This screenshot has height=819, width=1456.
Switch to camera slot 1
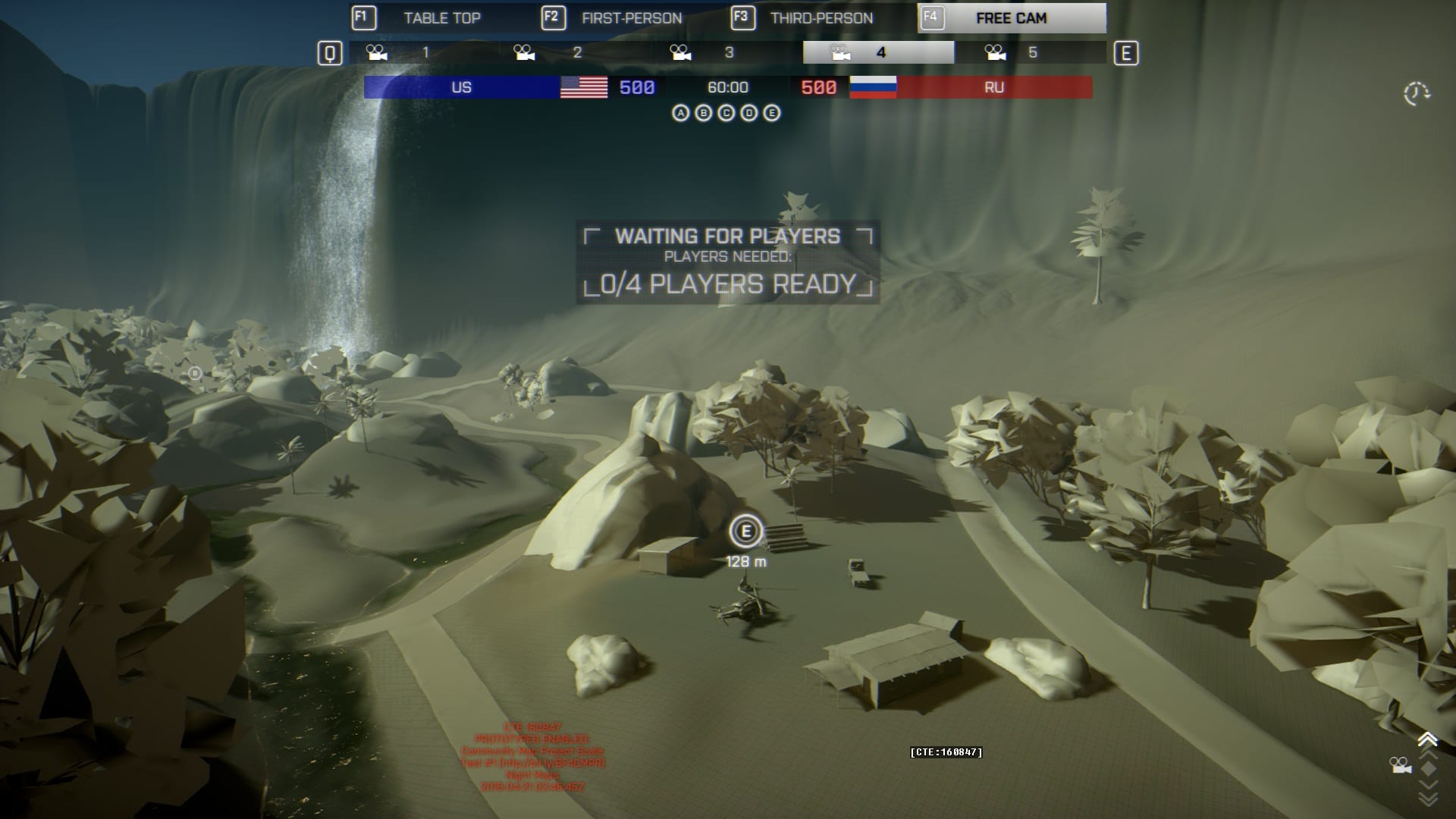click(425, 52)
